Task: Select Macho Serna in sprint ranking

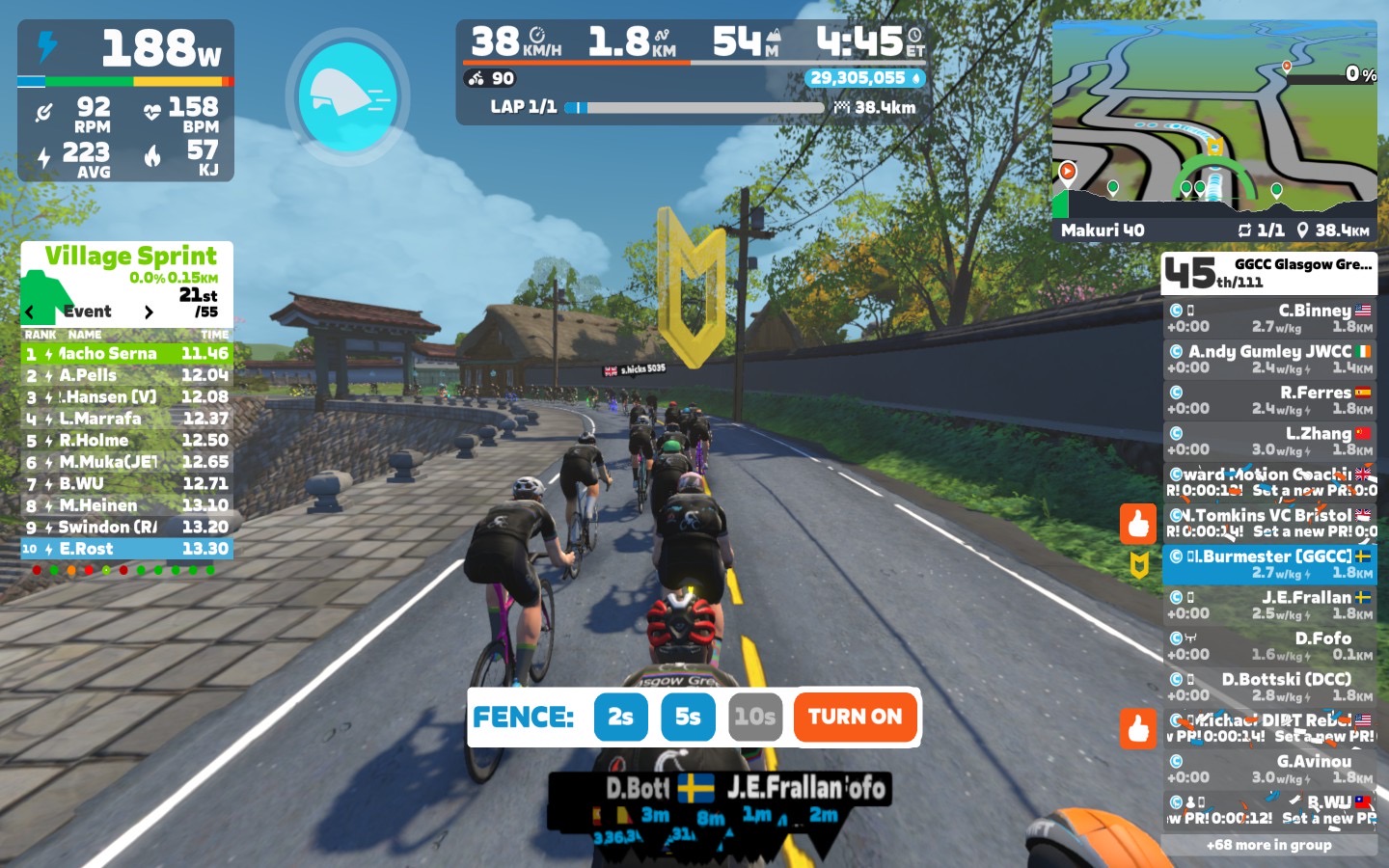Action: 126,353
